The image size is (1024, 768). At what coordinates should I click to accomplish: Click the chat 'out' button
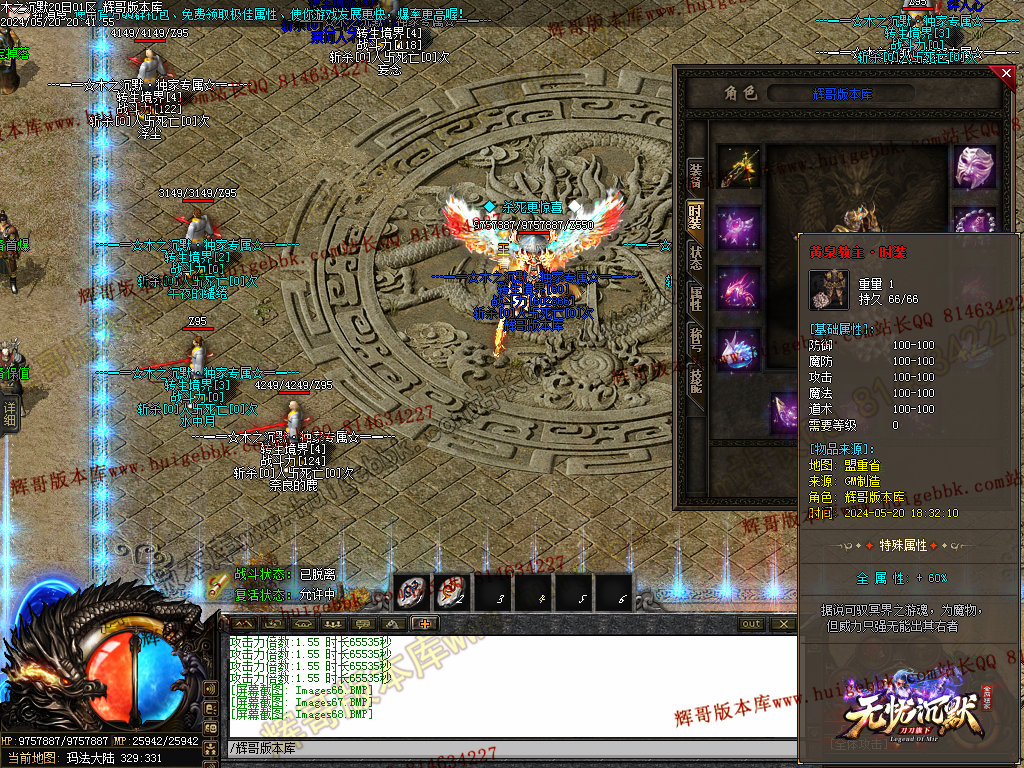click(x=751, y=624)
